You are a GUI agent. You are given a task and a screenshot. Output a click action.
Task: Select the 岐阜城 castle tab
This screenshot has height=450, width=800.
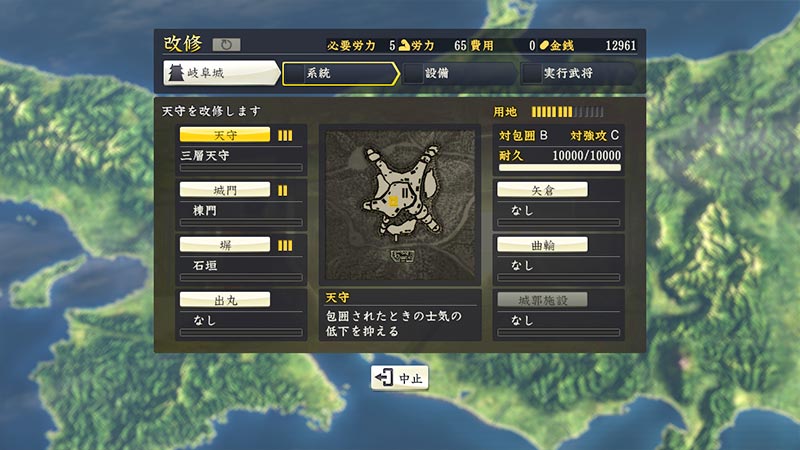(220, 74)
